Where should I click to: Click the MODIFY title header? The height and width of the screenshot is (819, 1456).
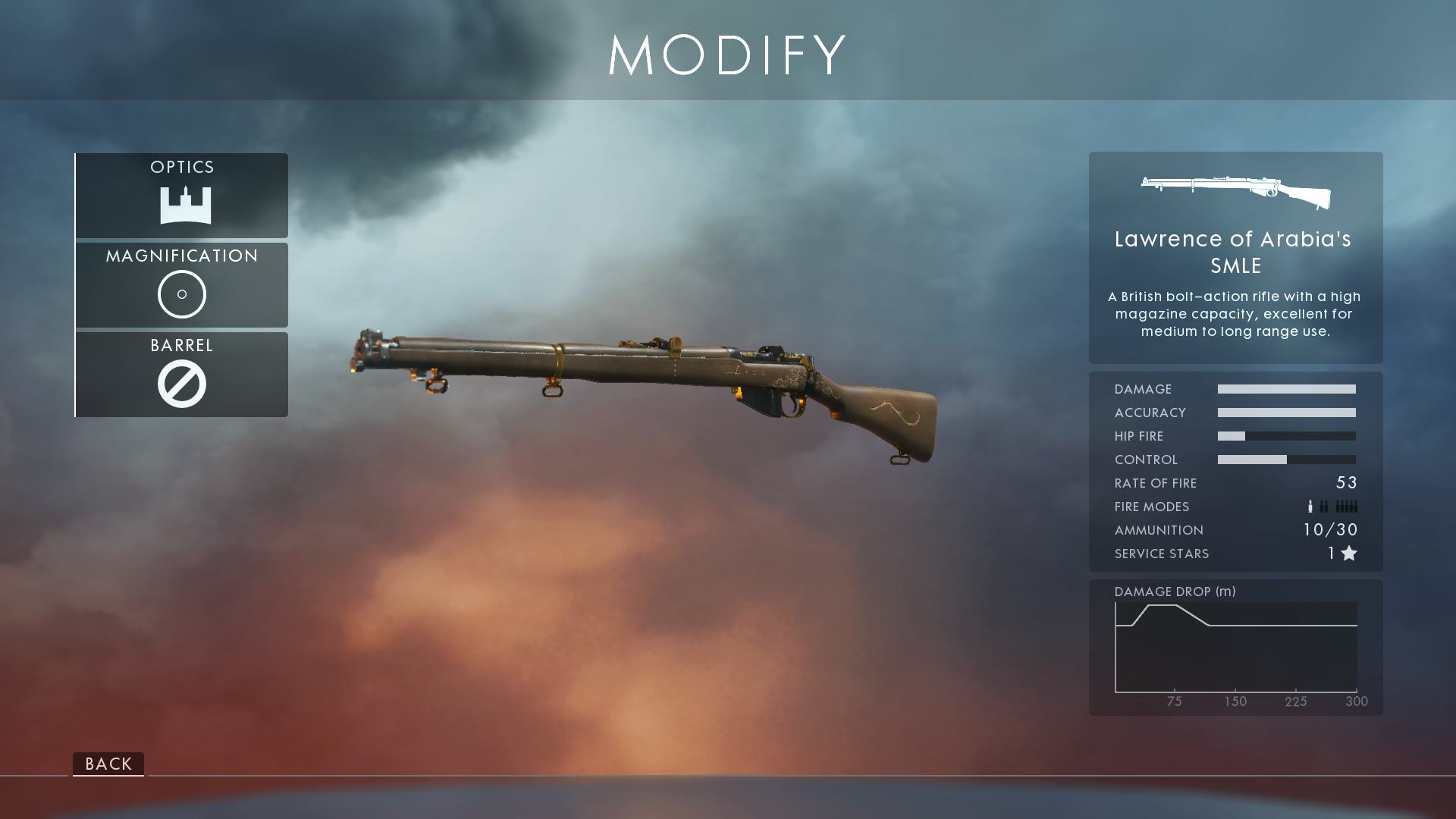tap(726, 55)
